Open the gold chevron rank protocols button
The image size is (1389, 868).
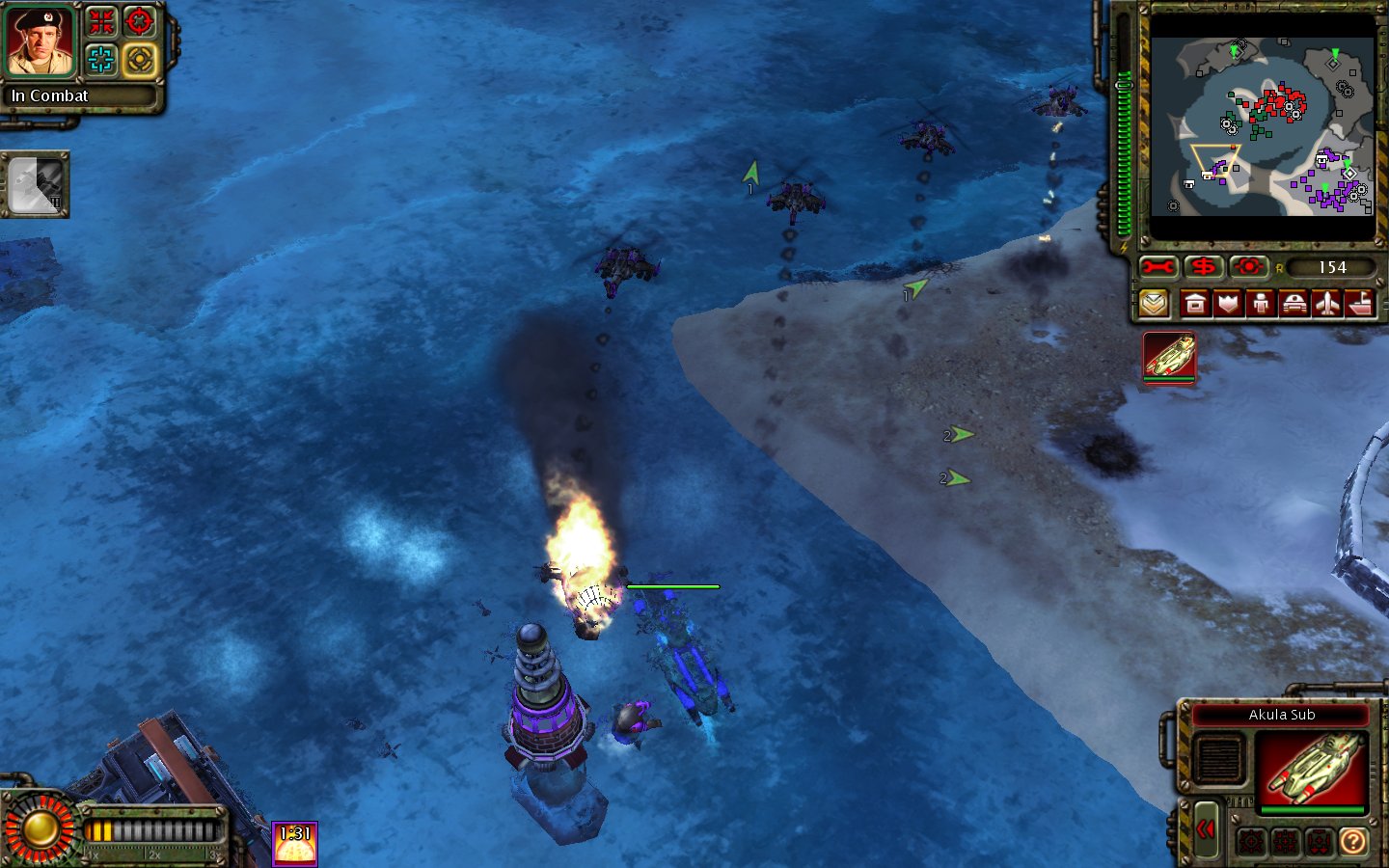point(1154,305)
